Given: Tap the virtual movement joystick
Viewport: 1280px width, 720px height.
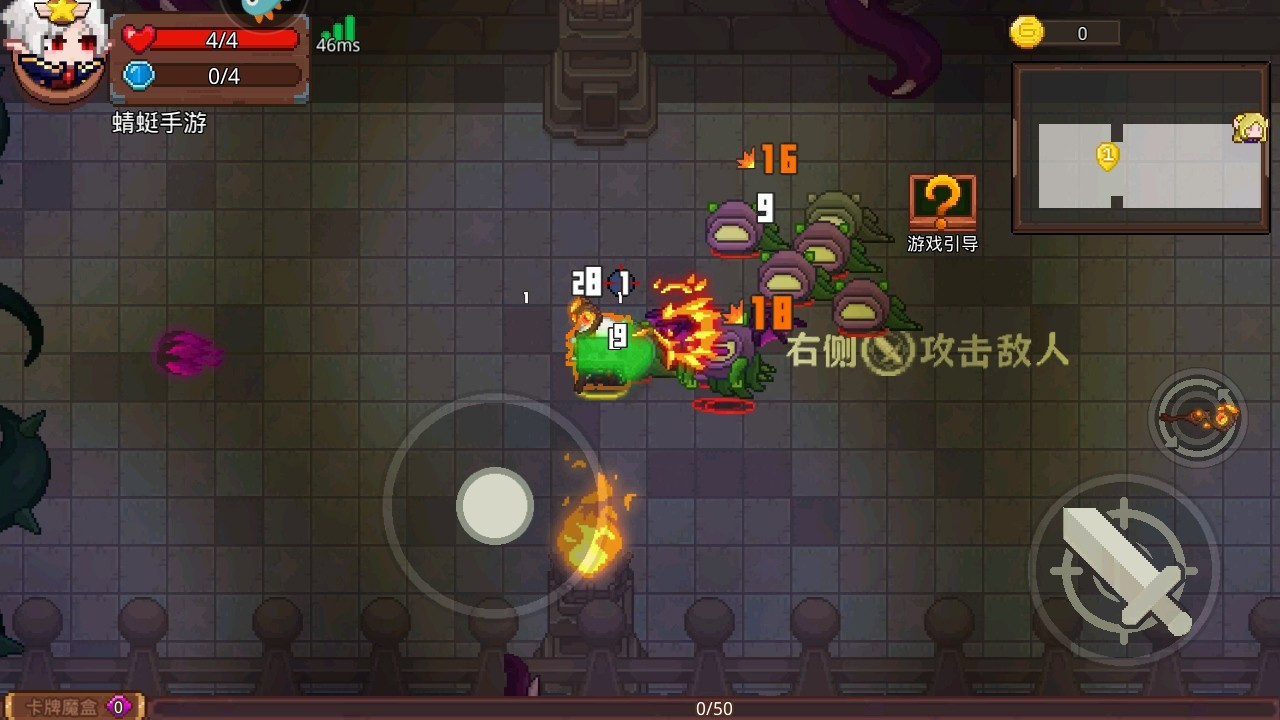Looking at the screenshot, I should coord(494,507).
